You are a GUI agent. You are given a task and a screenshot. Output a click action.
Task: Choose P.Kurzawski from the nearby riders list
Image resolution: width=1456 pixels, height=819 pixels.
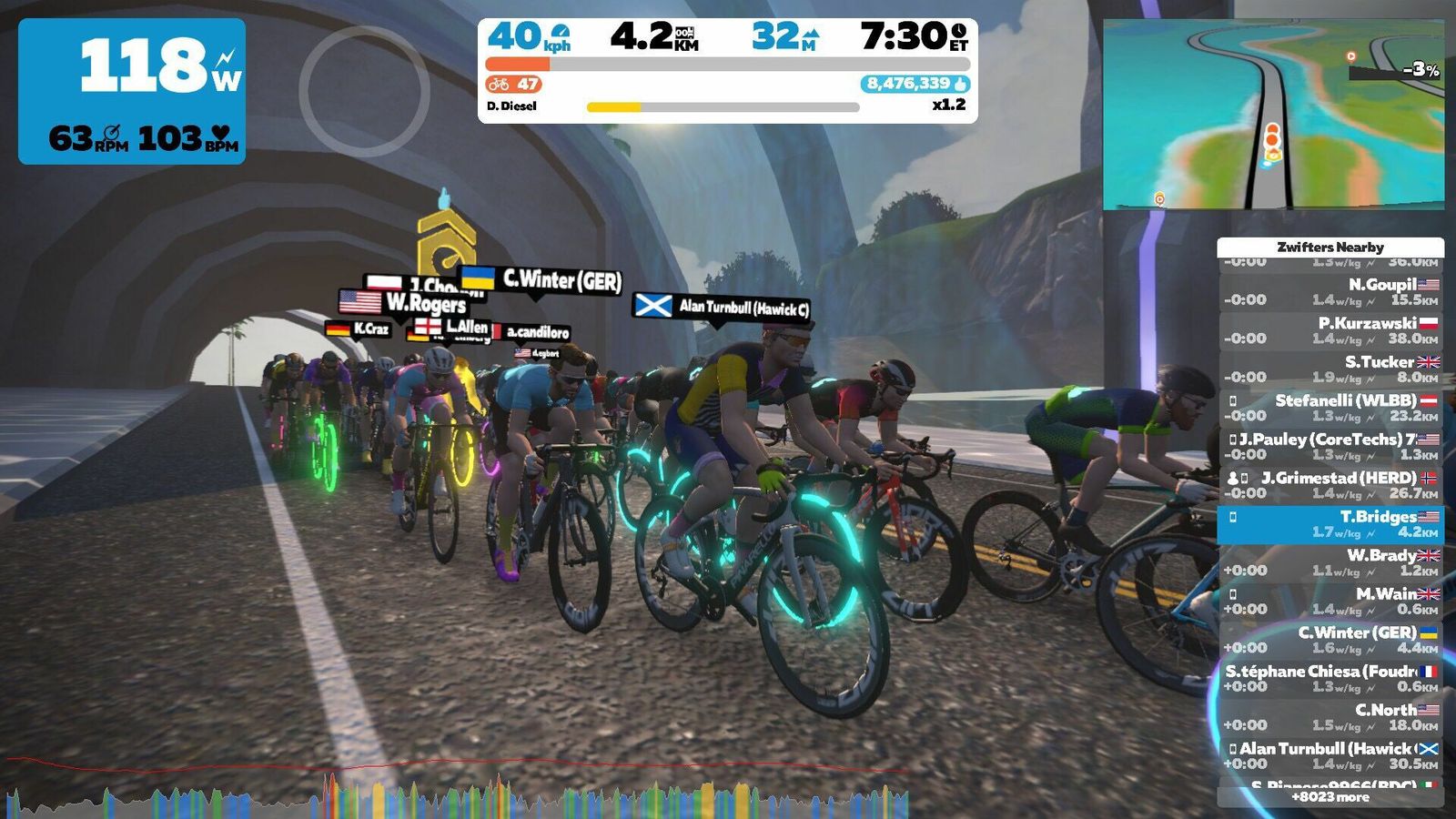(1330, 331)
